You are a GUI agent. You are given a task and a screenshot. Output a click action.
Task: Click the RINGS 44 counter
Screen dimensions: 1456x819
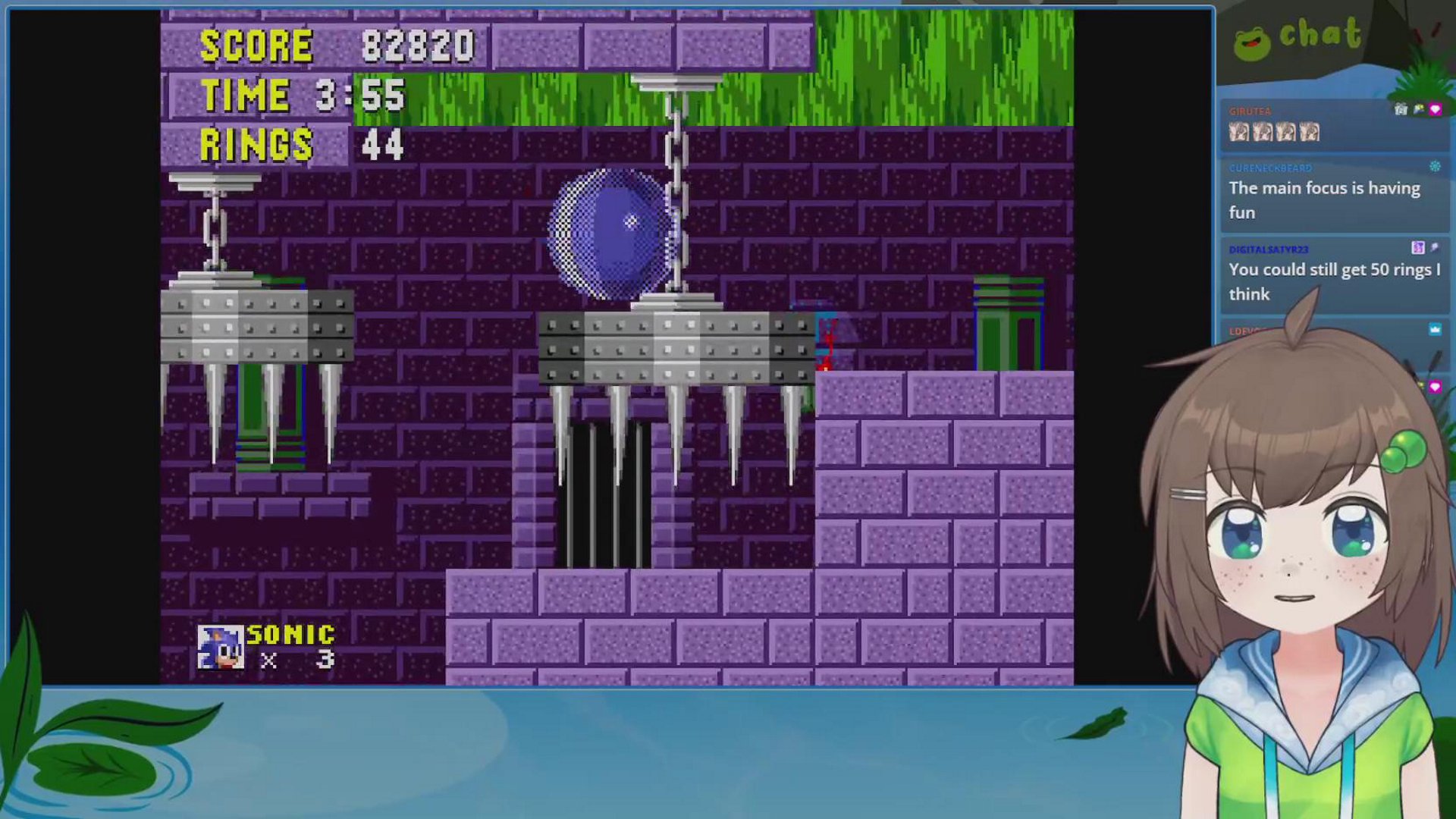[x=303, y=143]
